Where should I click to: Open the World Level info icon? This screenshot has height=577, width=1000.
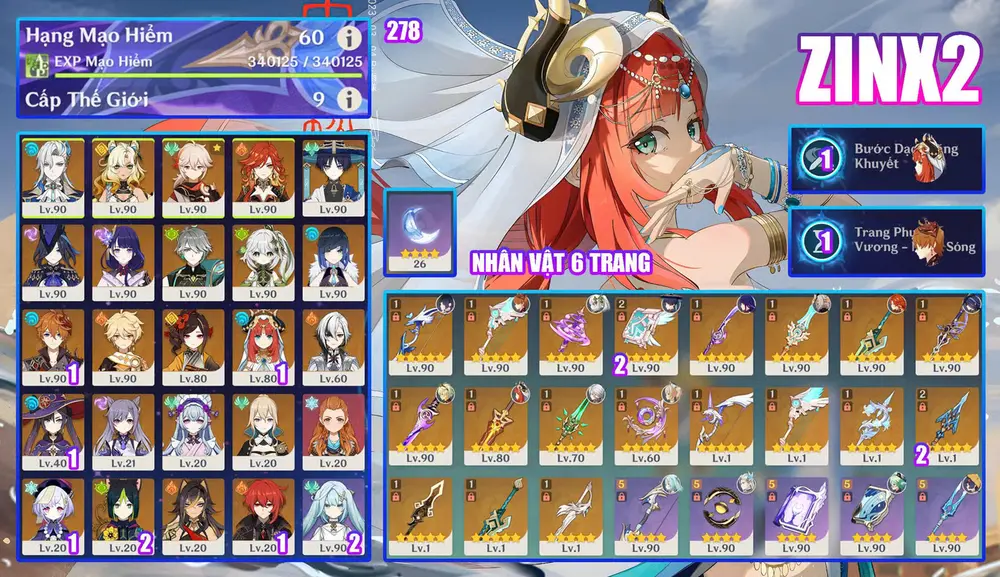(348, 99)
